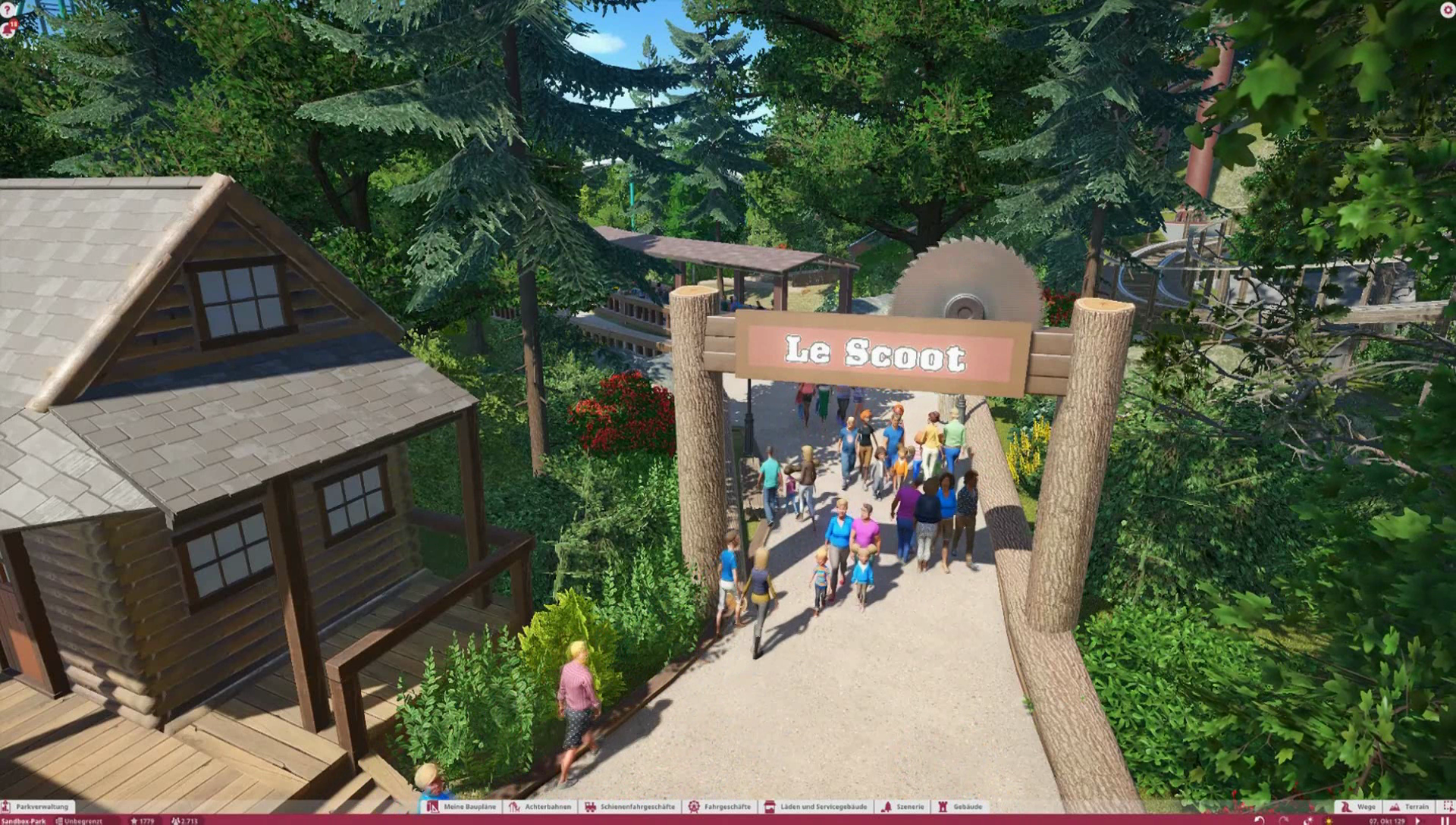Undo the last action
The height and width of the screenshot is (825, 1456).
click(1260, 820)
